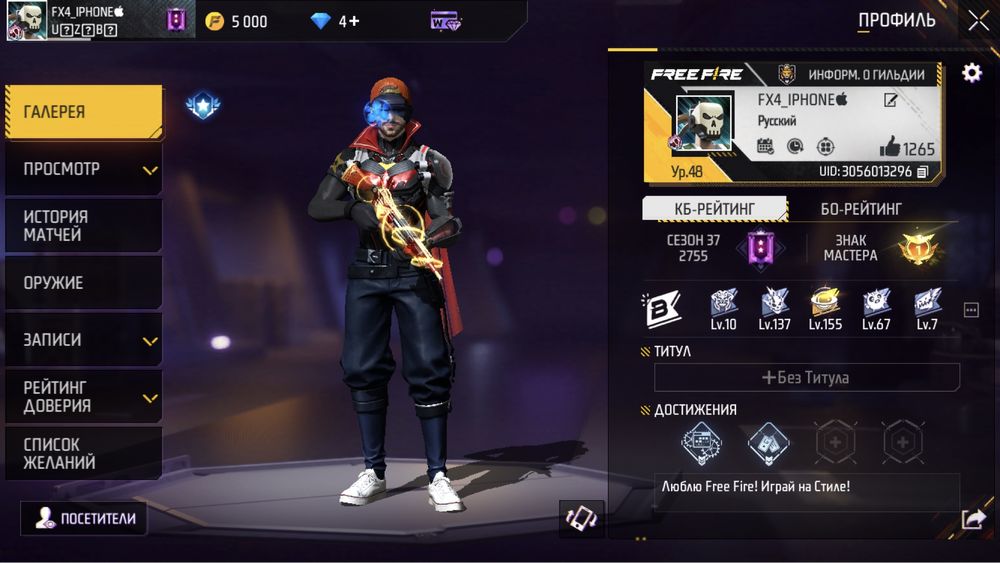Viewport: 1000px width, 563px height.
Task: Open История матчей
Action: pyautogui.click(x=83, y=226)
